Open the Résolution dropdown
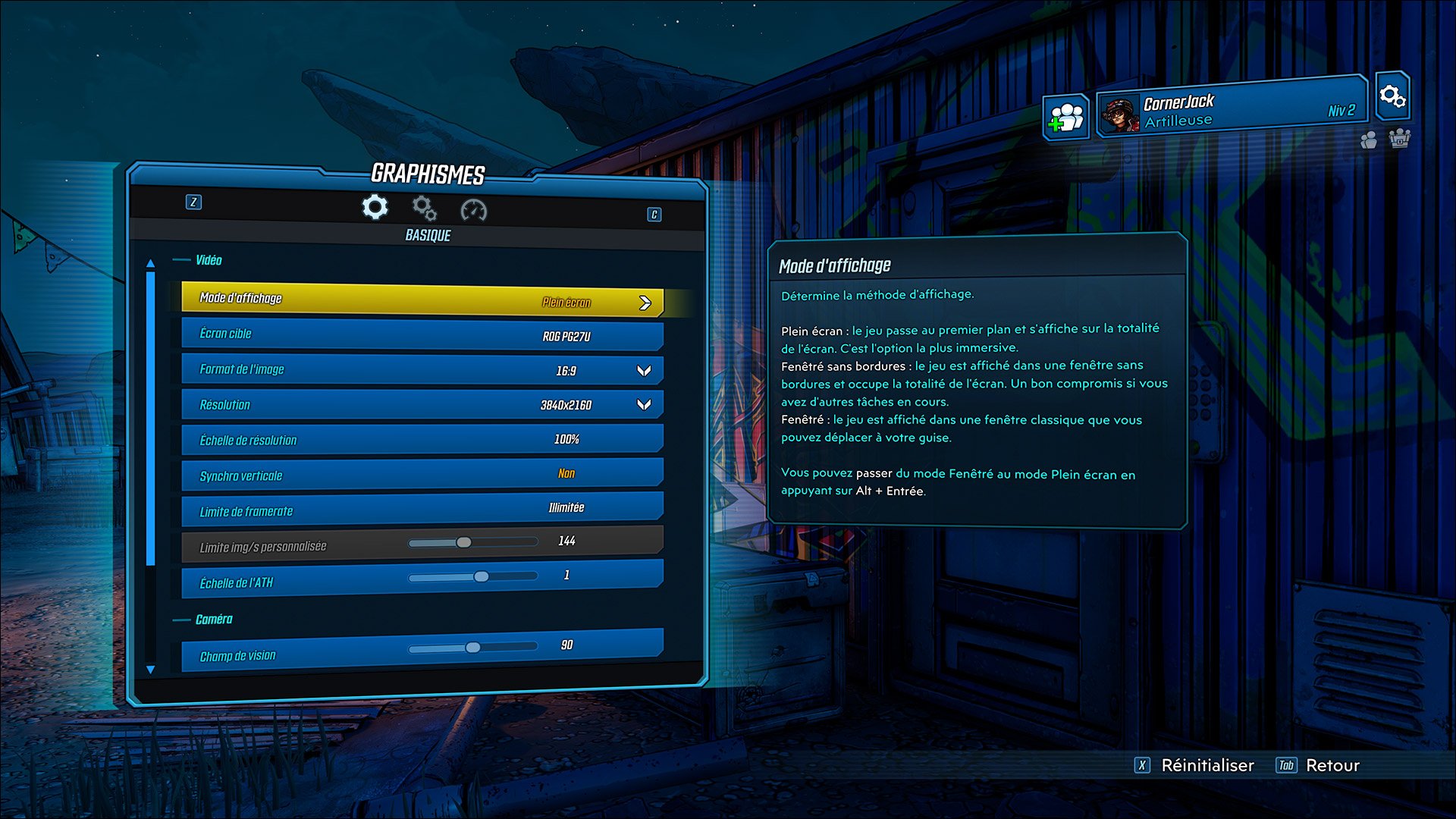The height and width of the screenshot is (819, 1456). [x=644, y=405]
